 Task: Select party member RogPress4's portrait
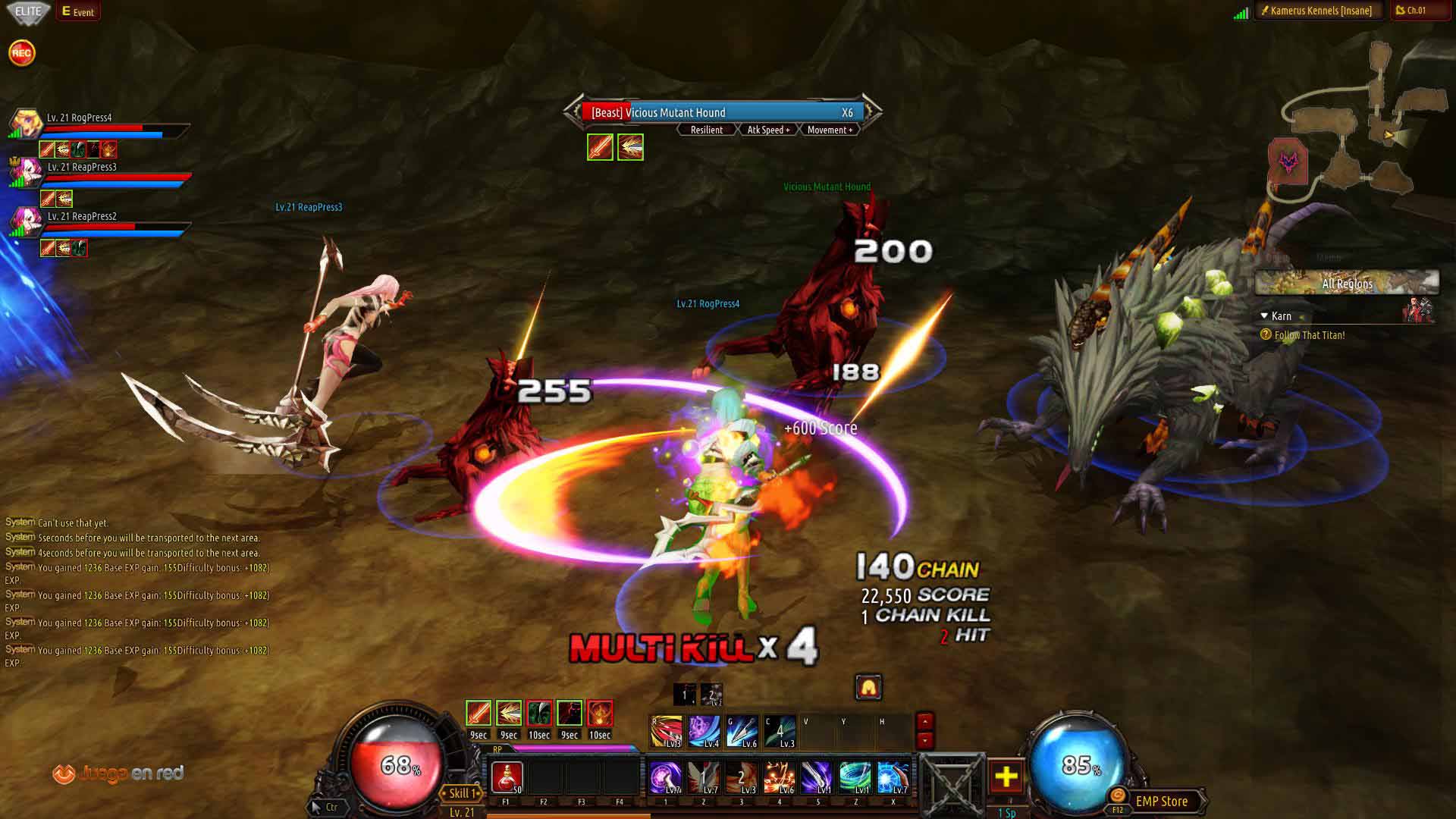click(x=25, y=124)
